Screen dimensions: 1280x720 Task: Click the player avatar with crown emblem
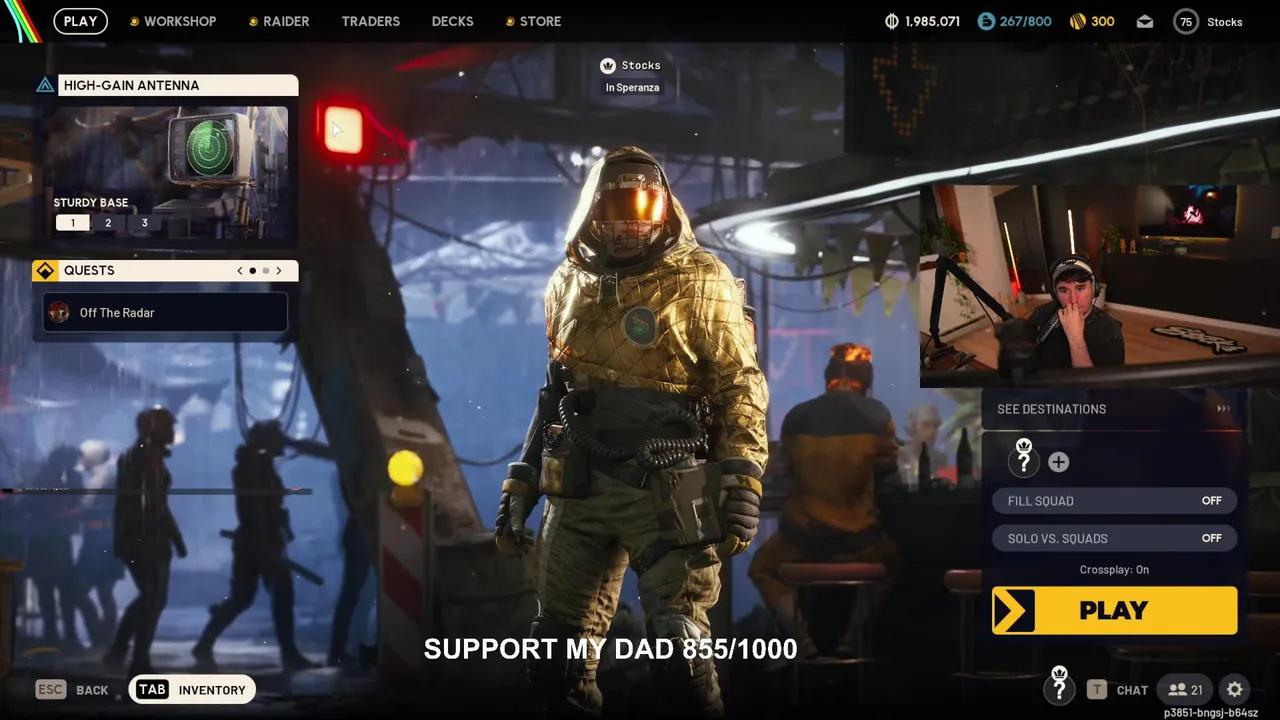click(x=1023, y=461)
